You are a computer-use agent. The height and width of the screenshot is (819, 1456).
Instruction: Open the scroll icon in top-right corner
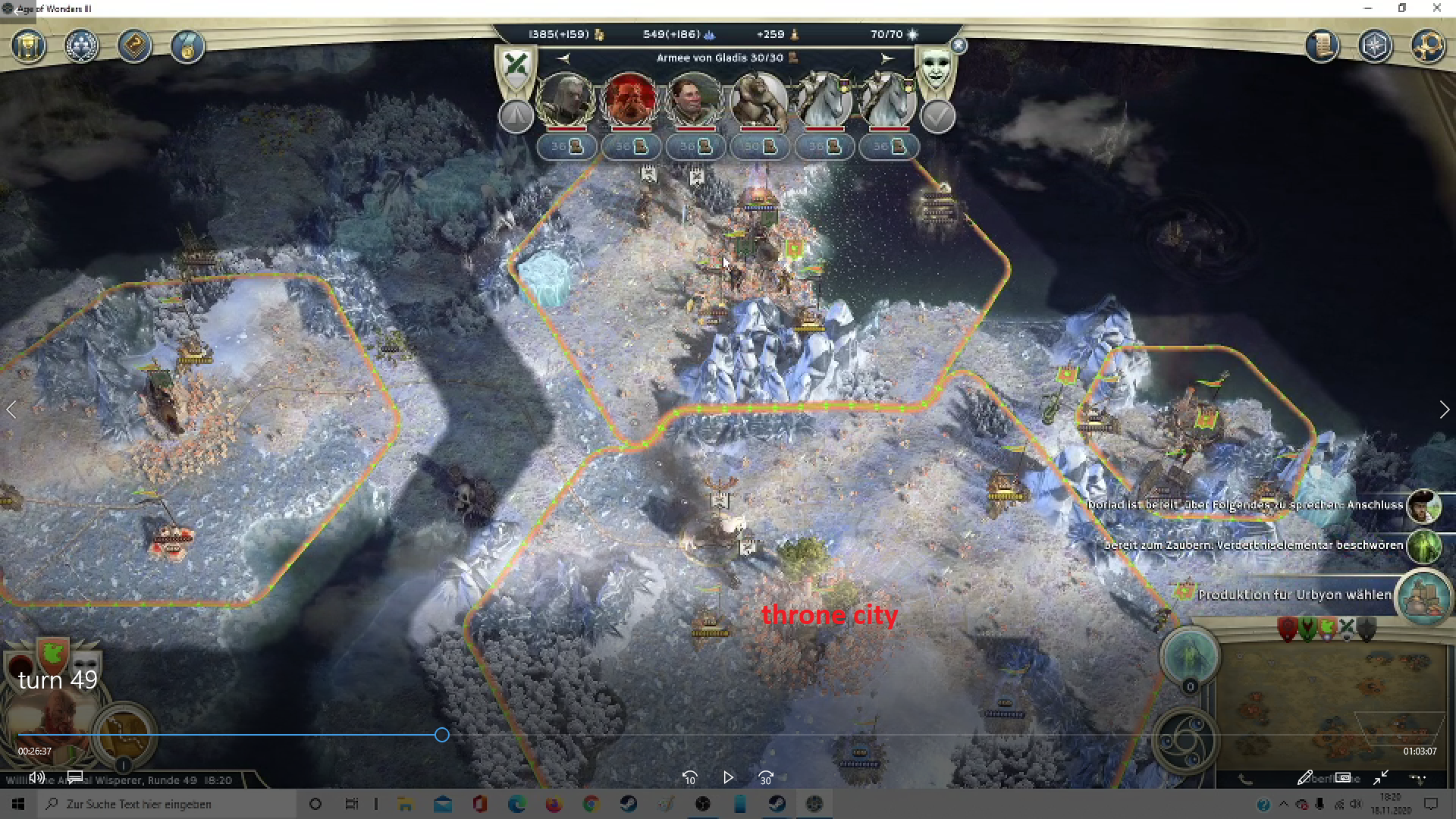1322,46
